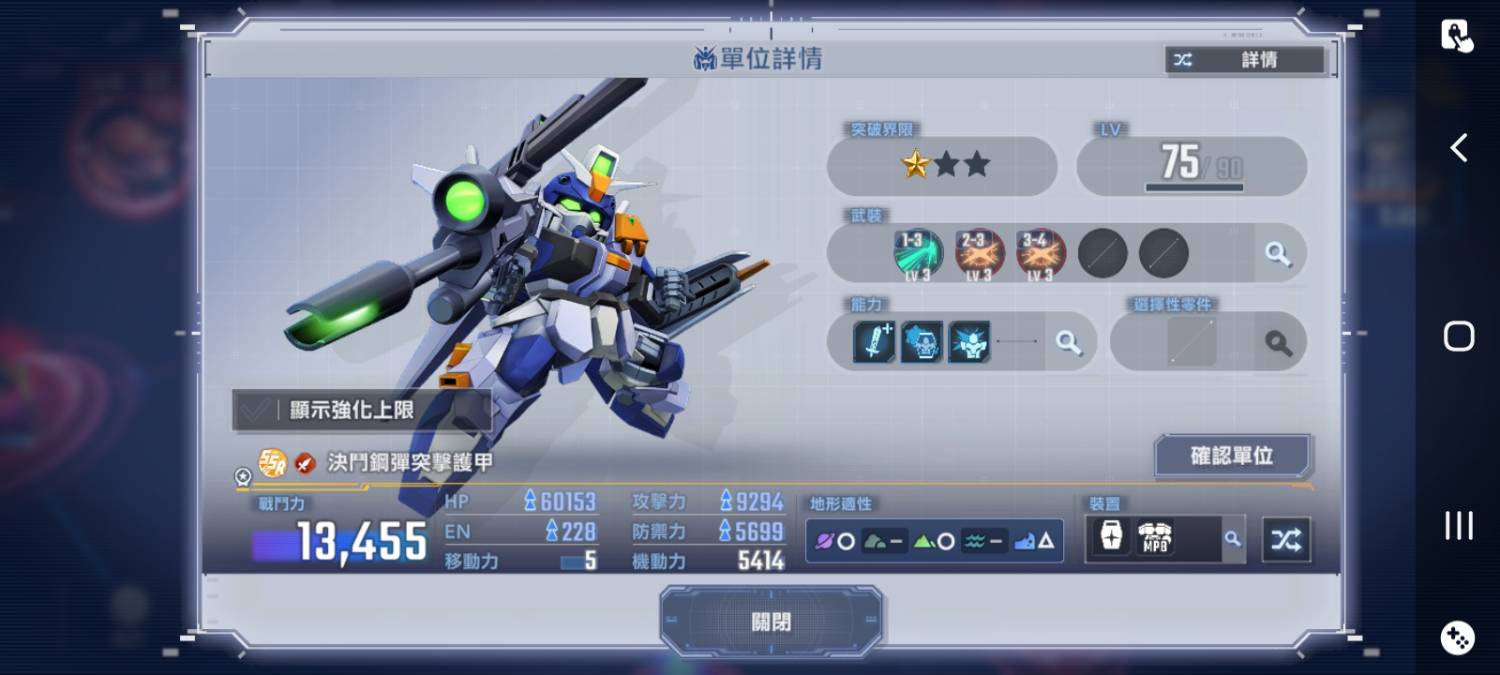
Task: Toggle the 顯示強化上限 checkbox
Action: pyautogui.click(x=257, y=410)
